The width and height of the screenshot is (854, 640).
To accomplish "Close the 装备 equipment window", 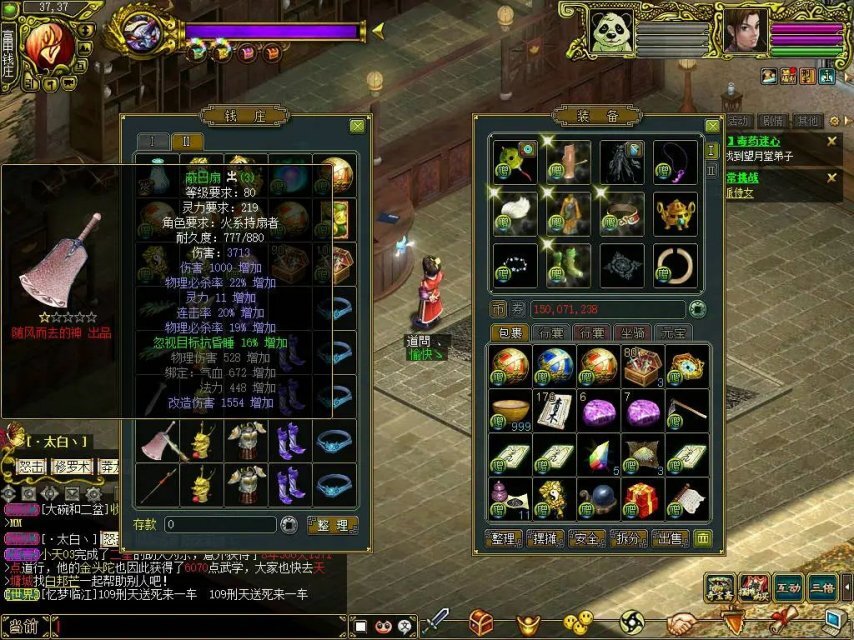I will 712,127.
